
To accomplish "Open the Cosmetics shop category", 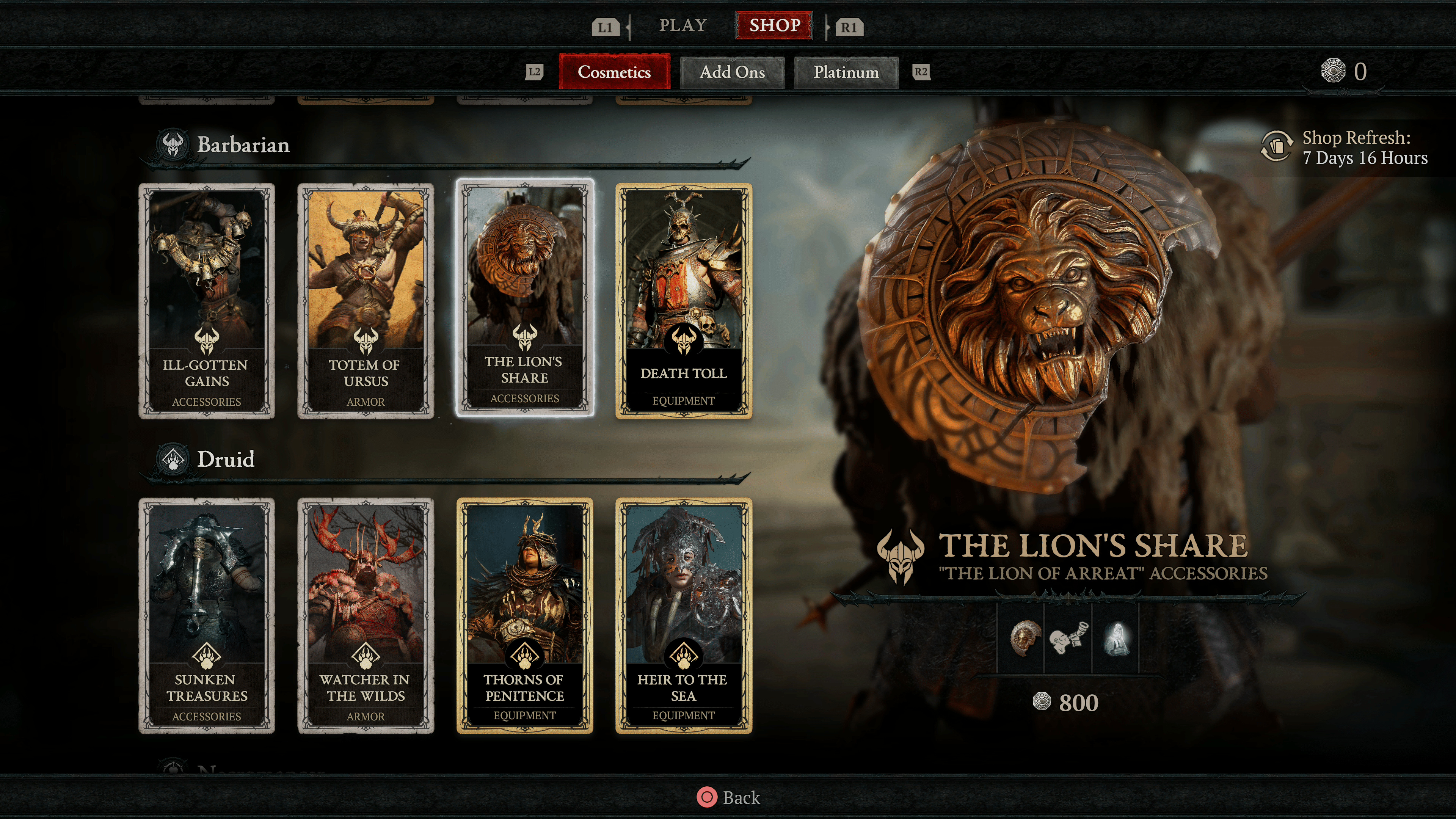I will [x=614, y=72].
